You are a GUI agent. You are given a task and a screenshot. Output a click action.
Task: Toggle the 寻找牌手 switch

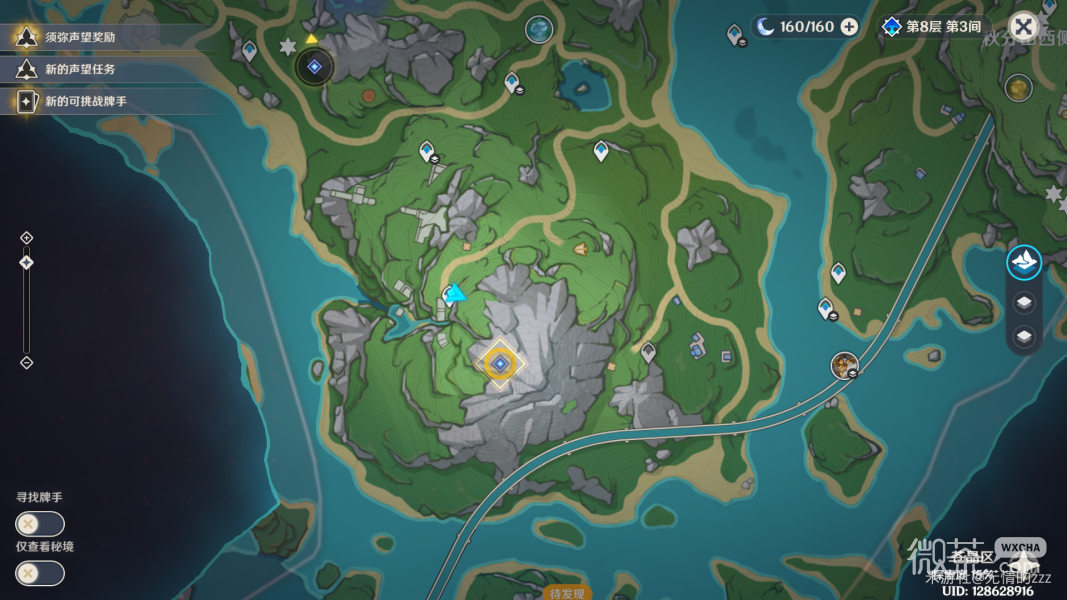coord(40,524)
